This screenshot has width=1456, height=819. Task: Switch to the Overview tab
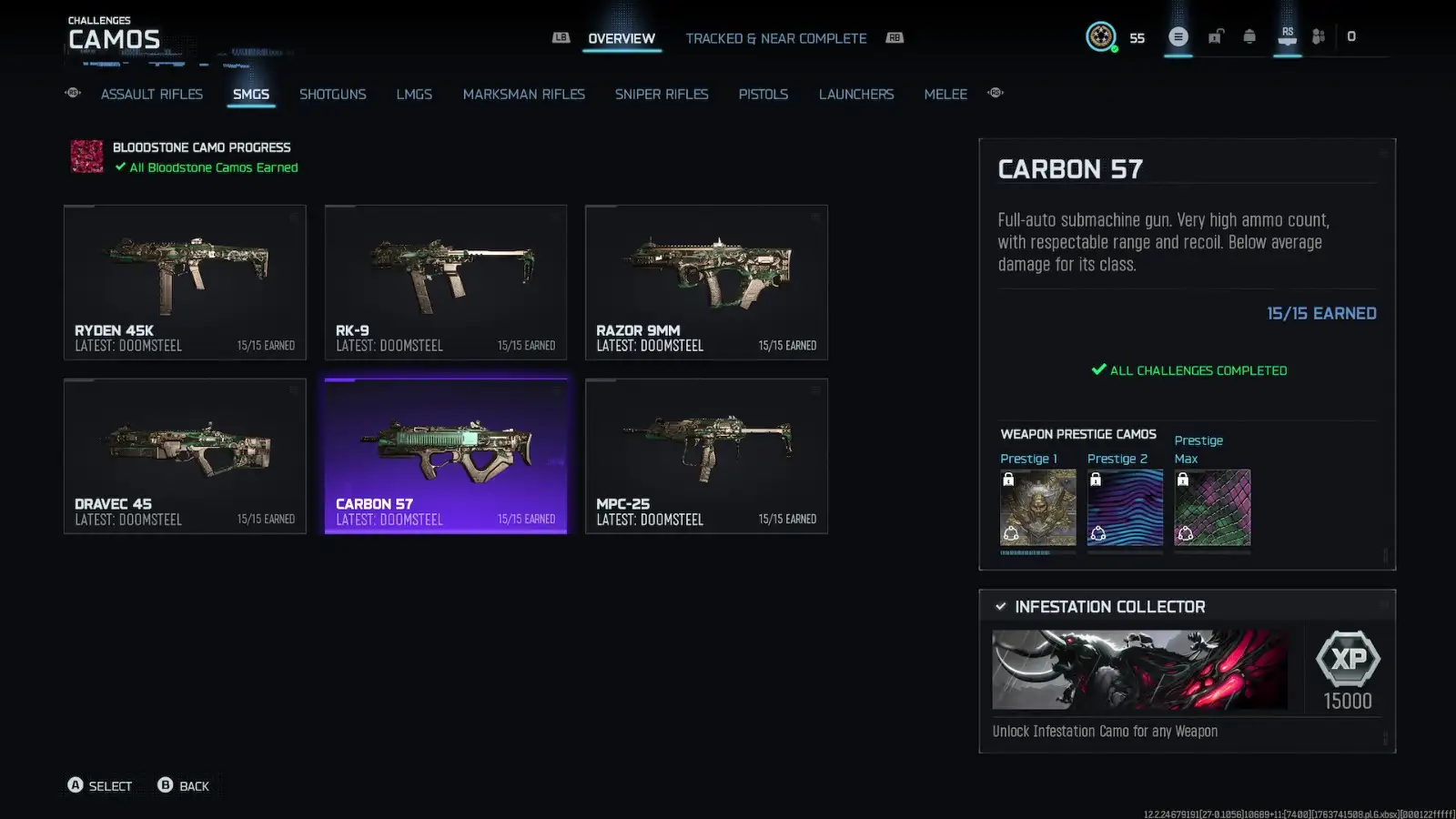coord(622,38)
